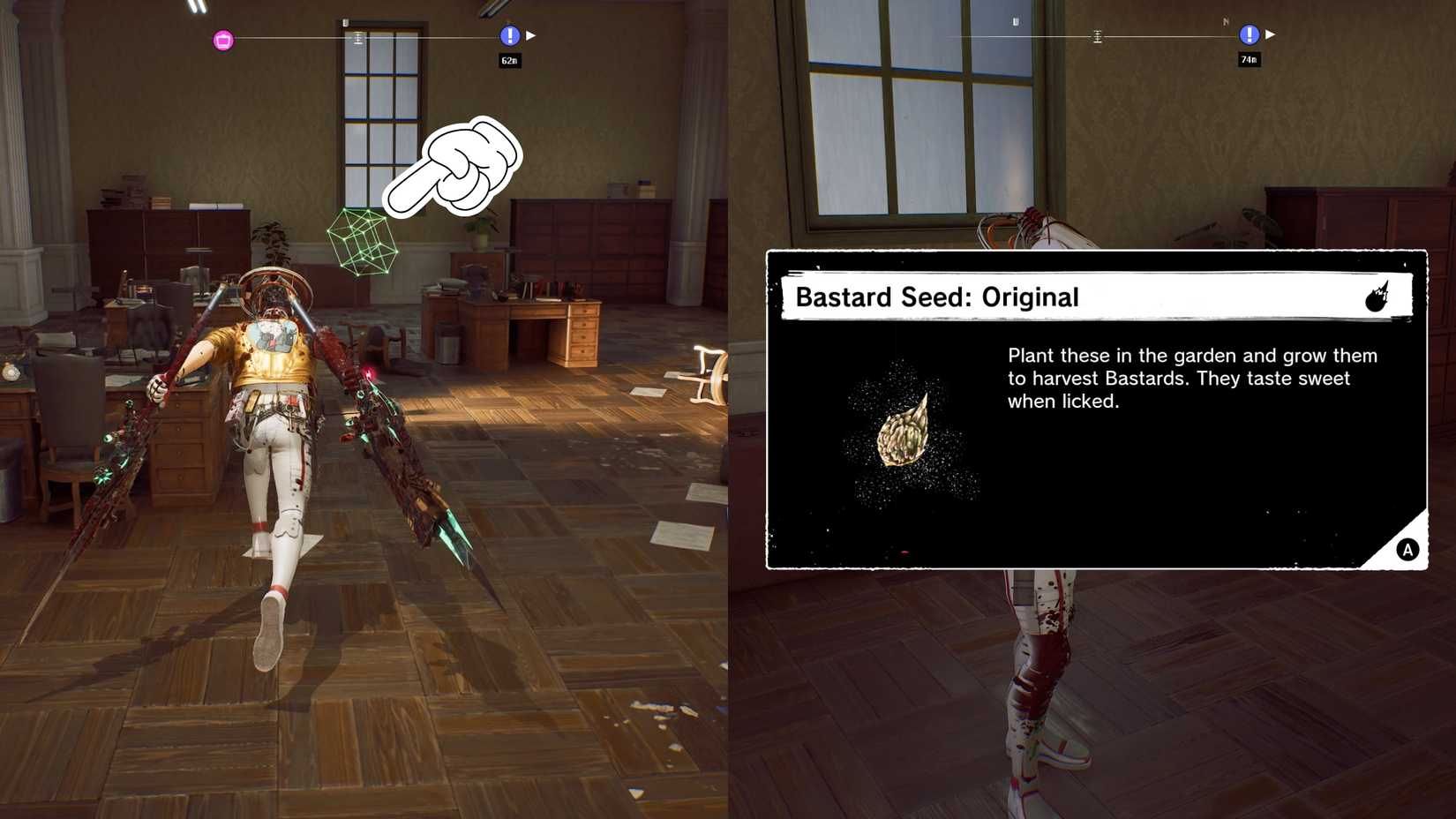Expand the arrow beside the 62m waypoint
The height and width of the screenshot is (819, 1456).
[x=529, y=34]
